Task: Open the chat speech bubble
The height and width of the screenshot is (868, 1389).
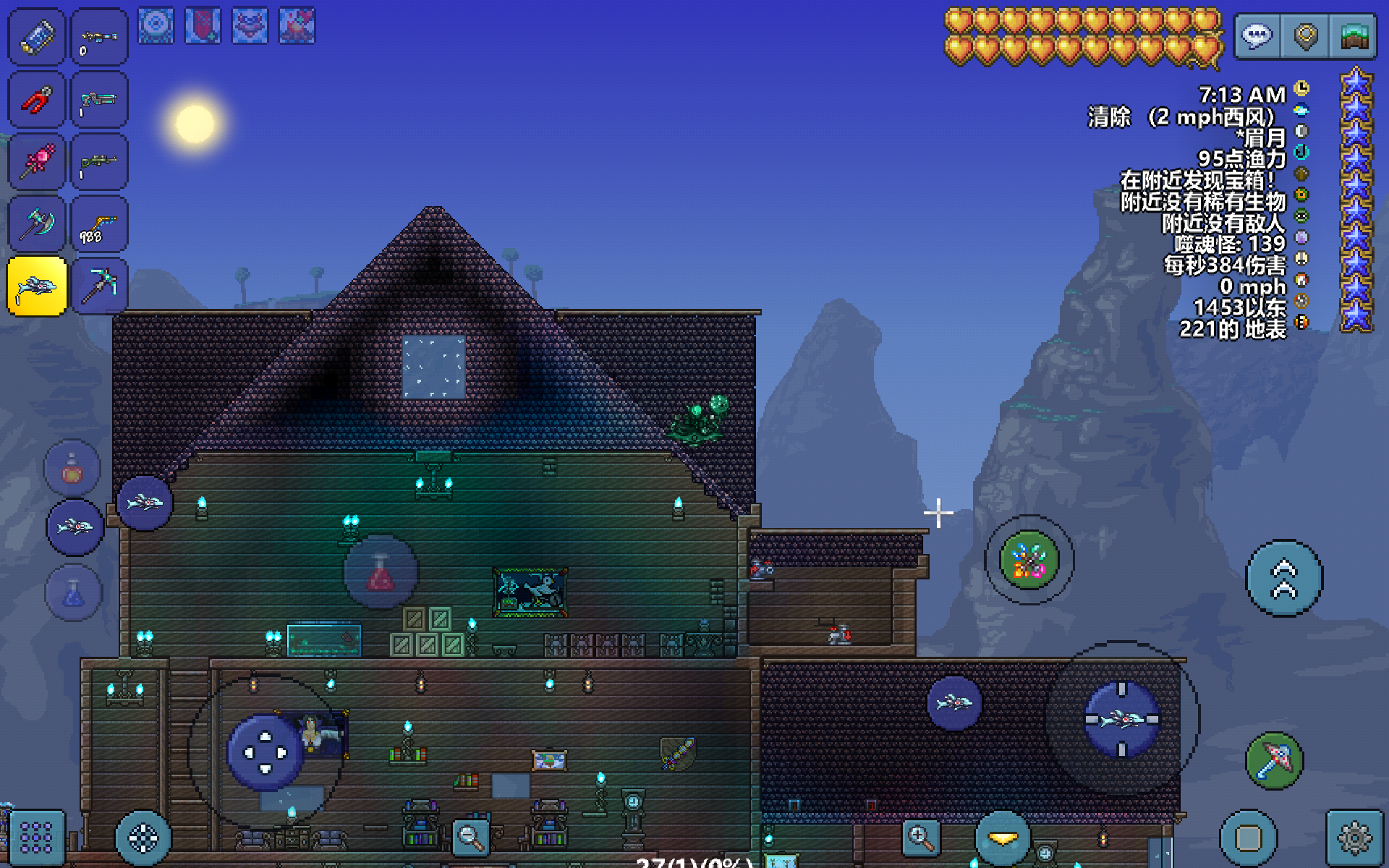Action: coord(1257,35)
